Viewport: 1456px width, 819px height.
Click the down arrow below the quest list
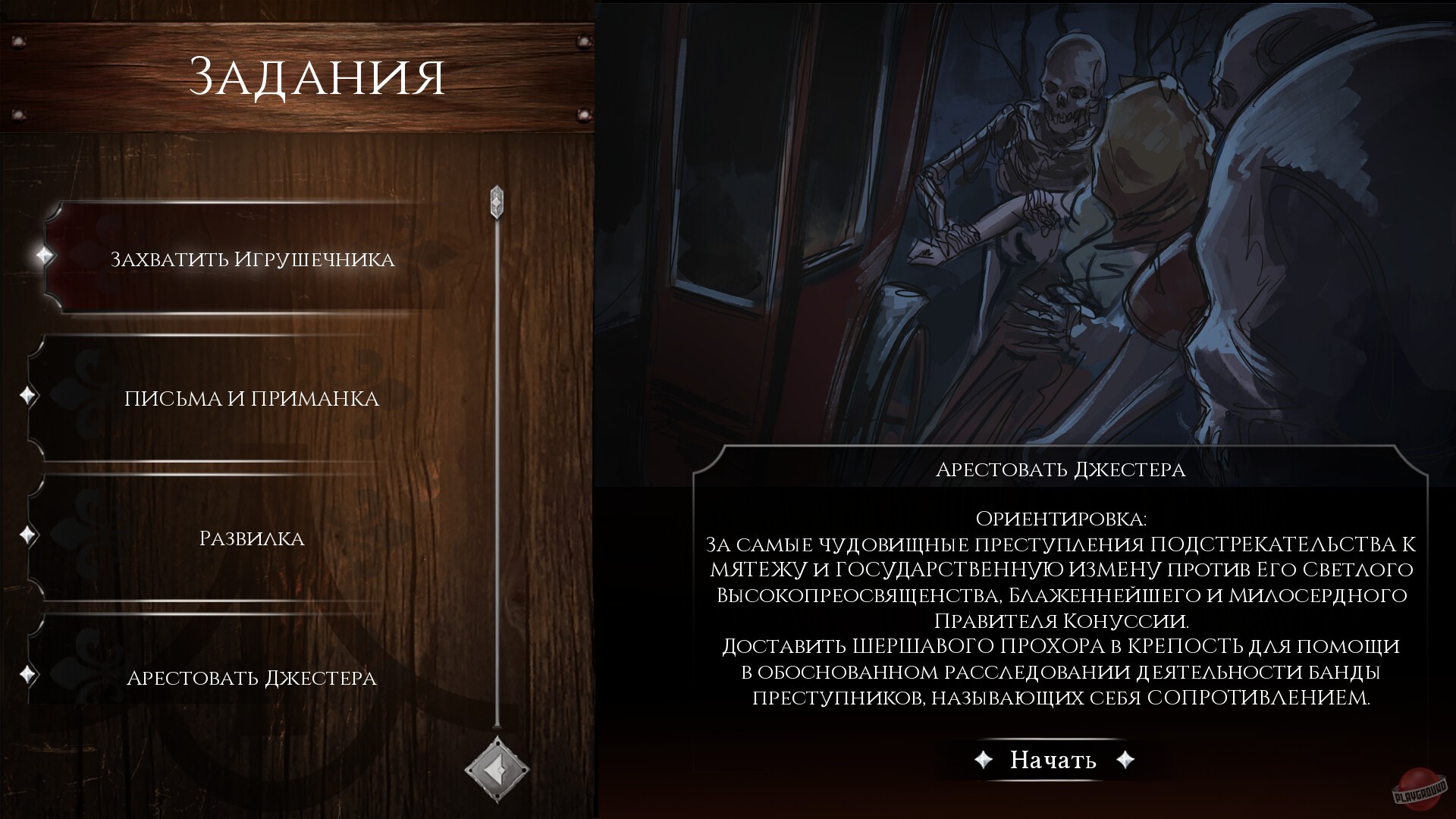coord(497,771)
